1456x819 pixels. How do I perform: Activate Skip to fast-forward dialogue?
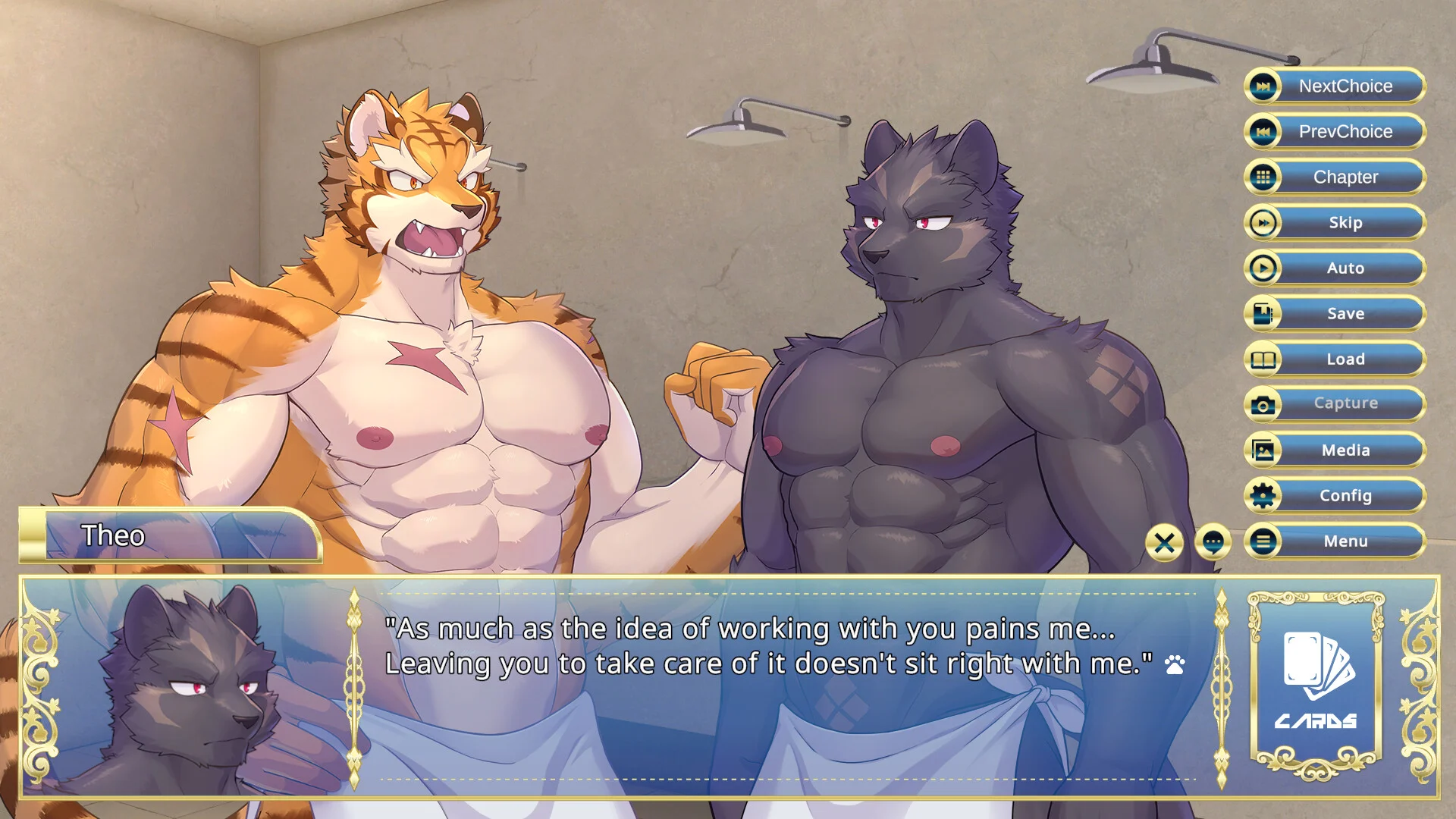[x=1335, y=222]
